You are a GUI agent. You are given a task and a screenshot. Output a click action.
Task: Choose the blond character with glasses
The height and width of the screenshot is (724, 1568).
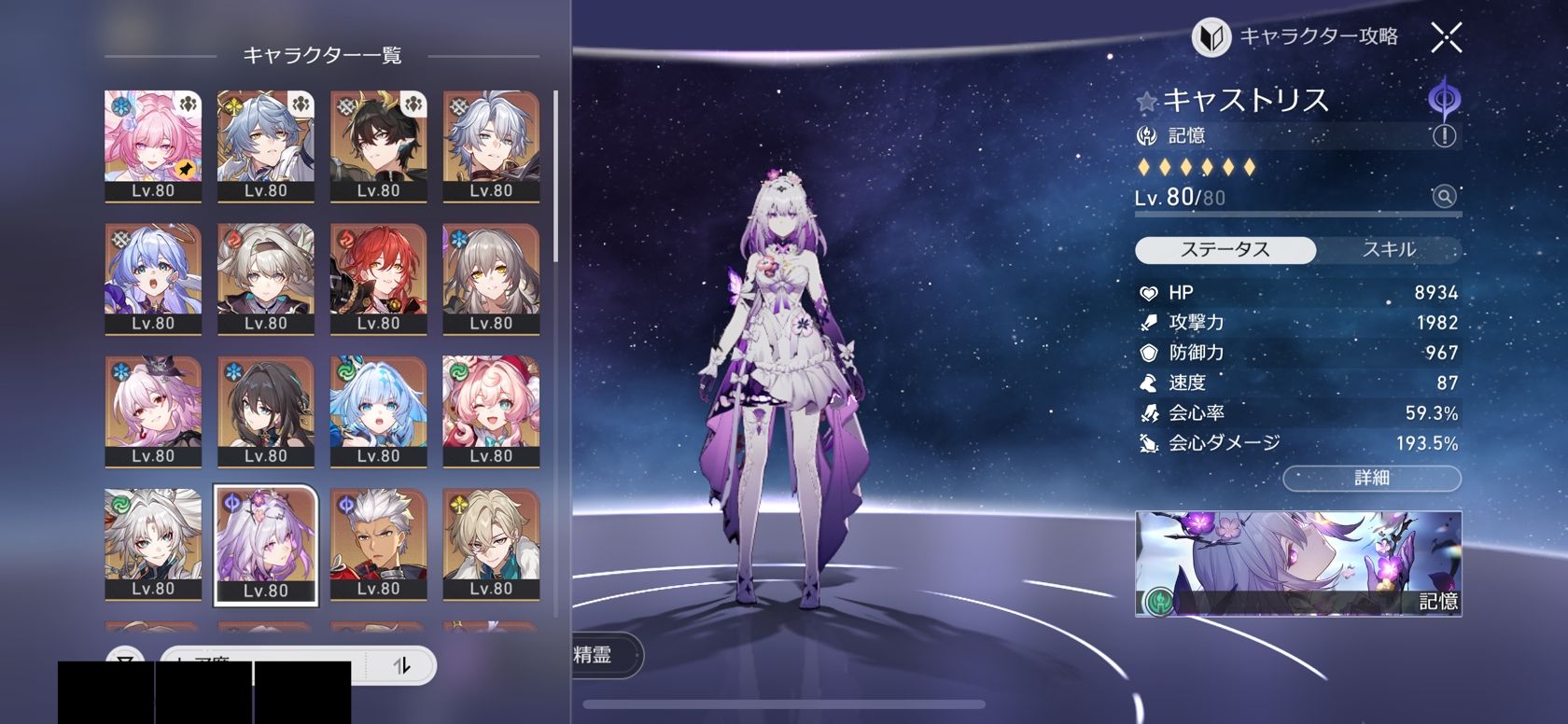[491, 543]
